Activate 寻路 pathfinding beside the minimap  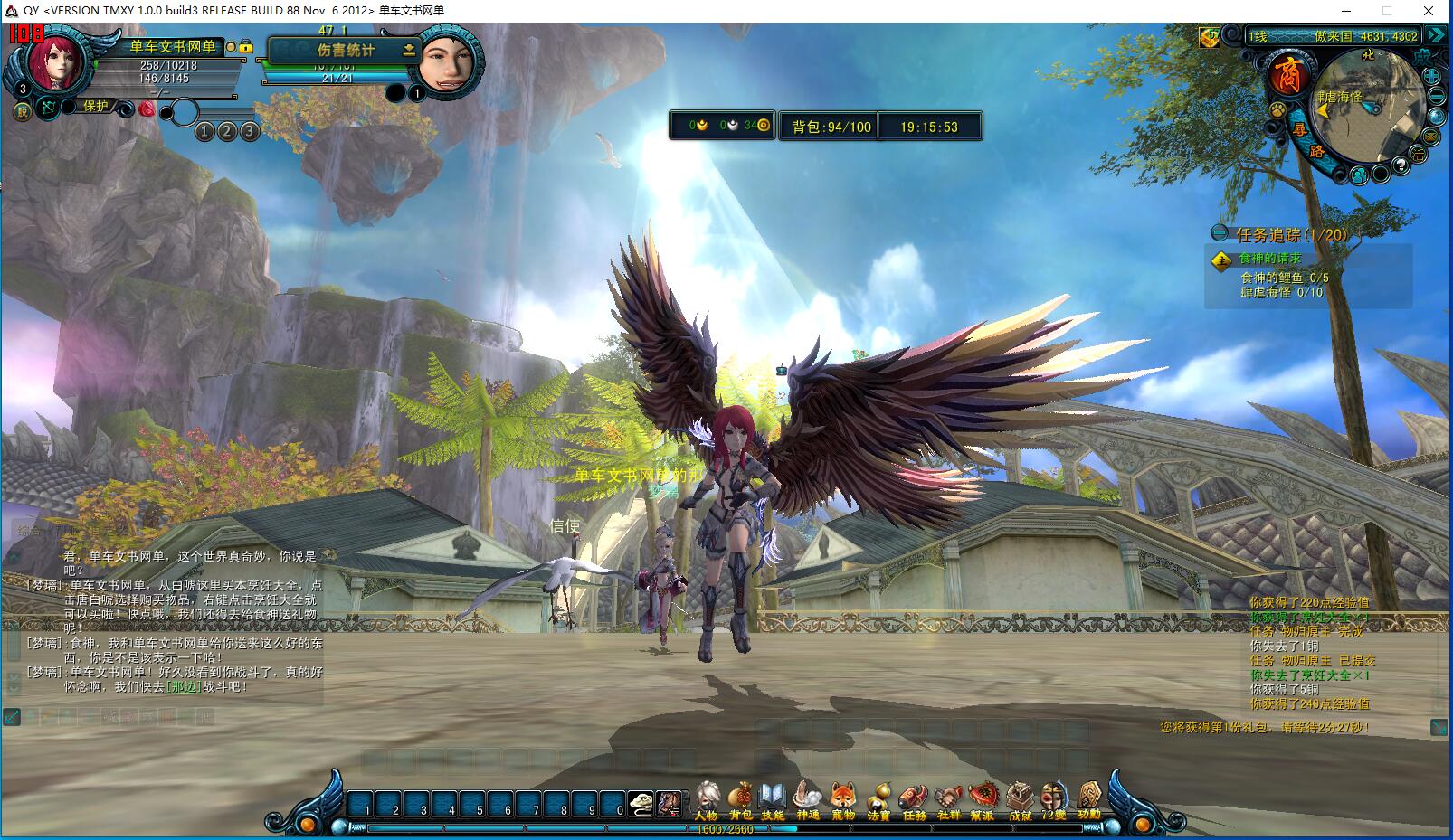pos(1303,136)
